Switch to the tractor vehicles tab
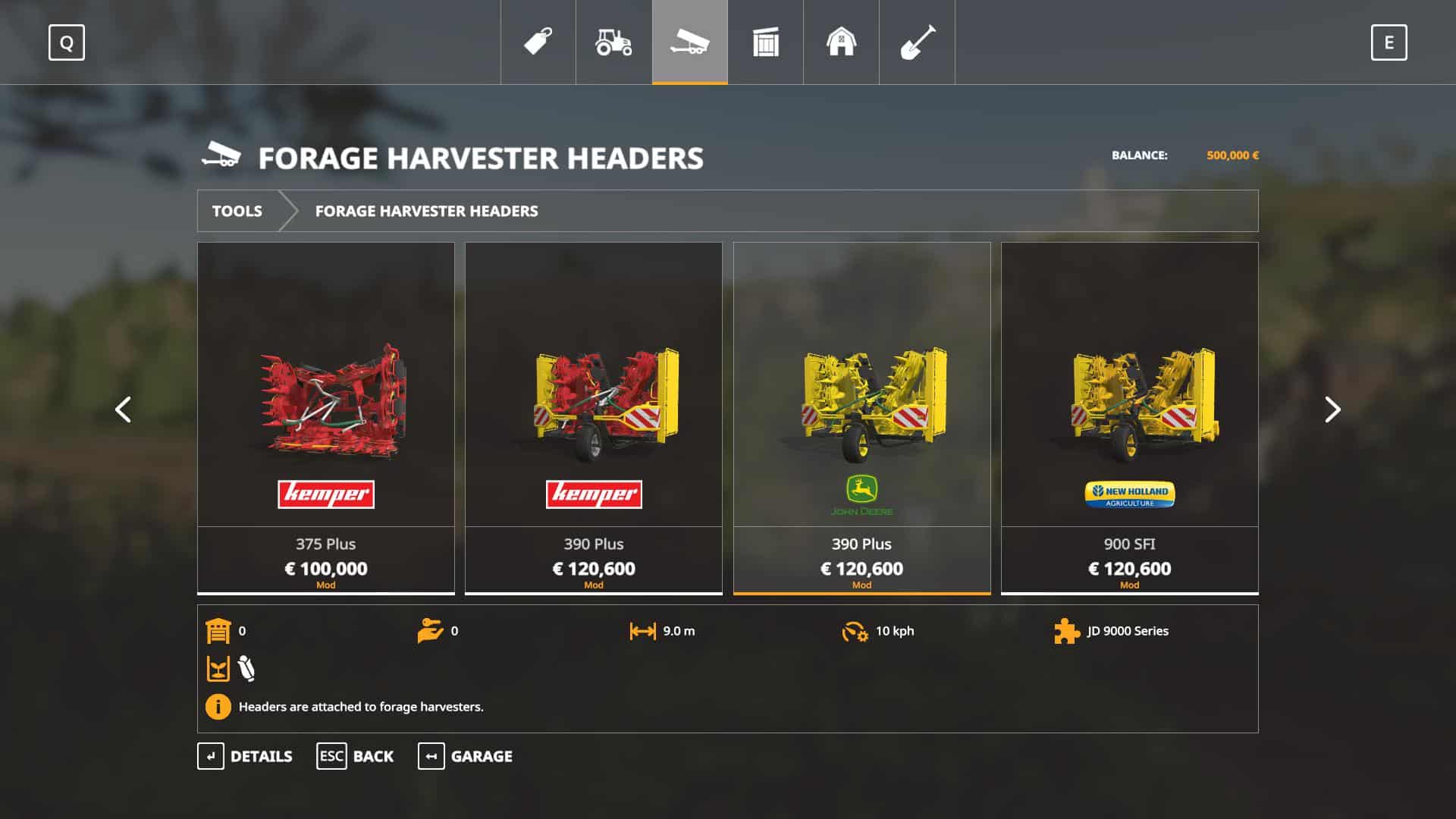Viewport: 1456px width, 819px height. click(x=613, y=42)
